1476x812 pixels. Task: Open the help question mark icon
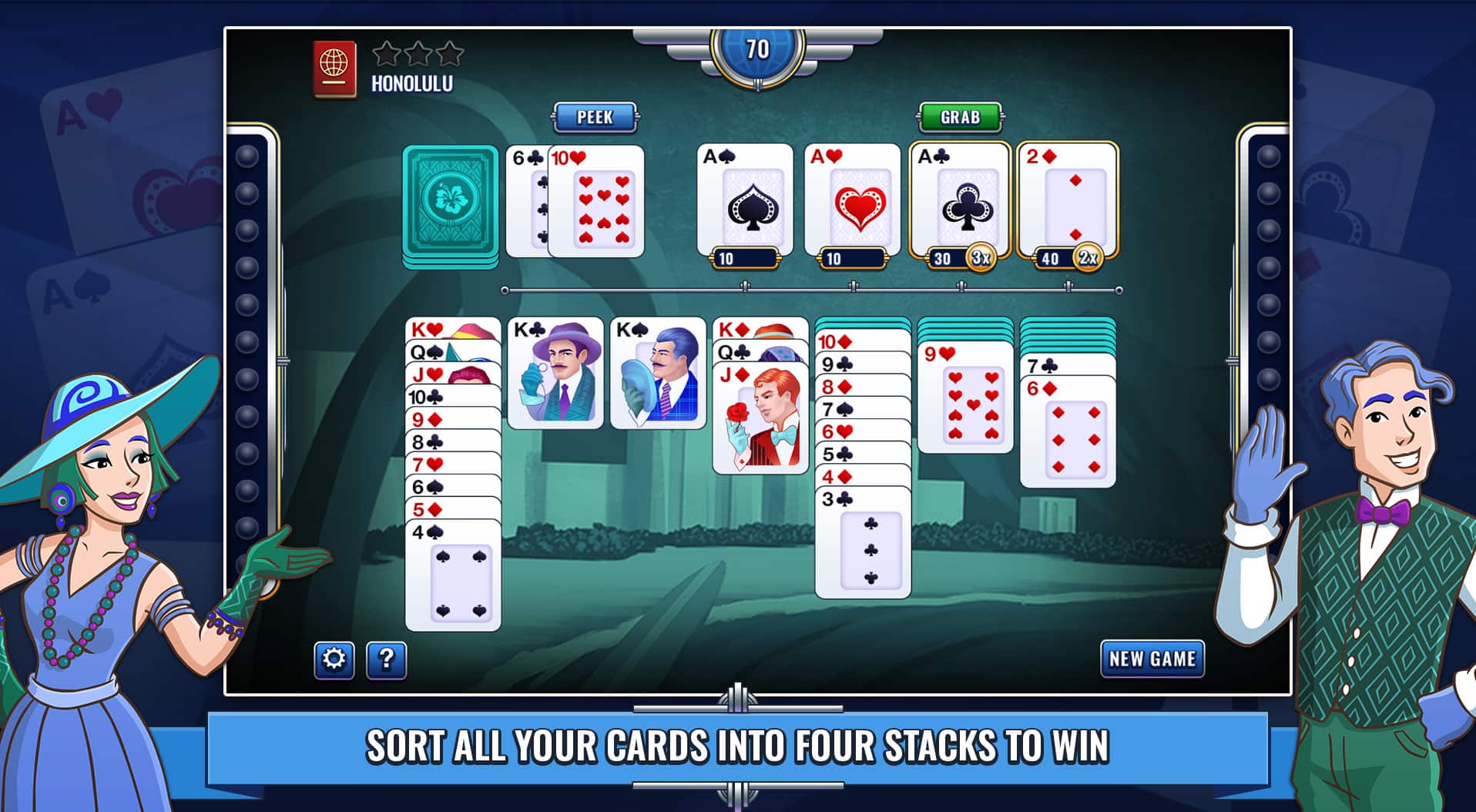click(385, 659)
